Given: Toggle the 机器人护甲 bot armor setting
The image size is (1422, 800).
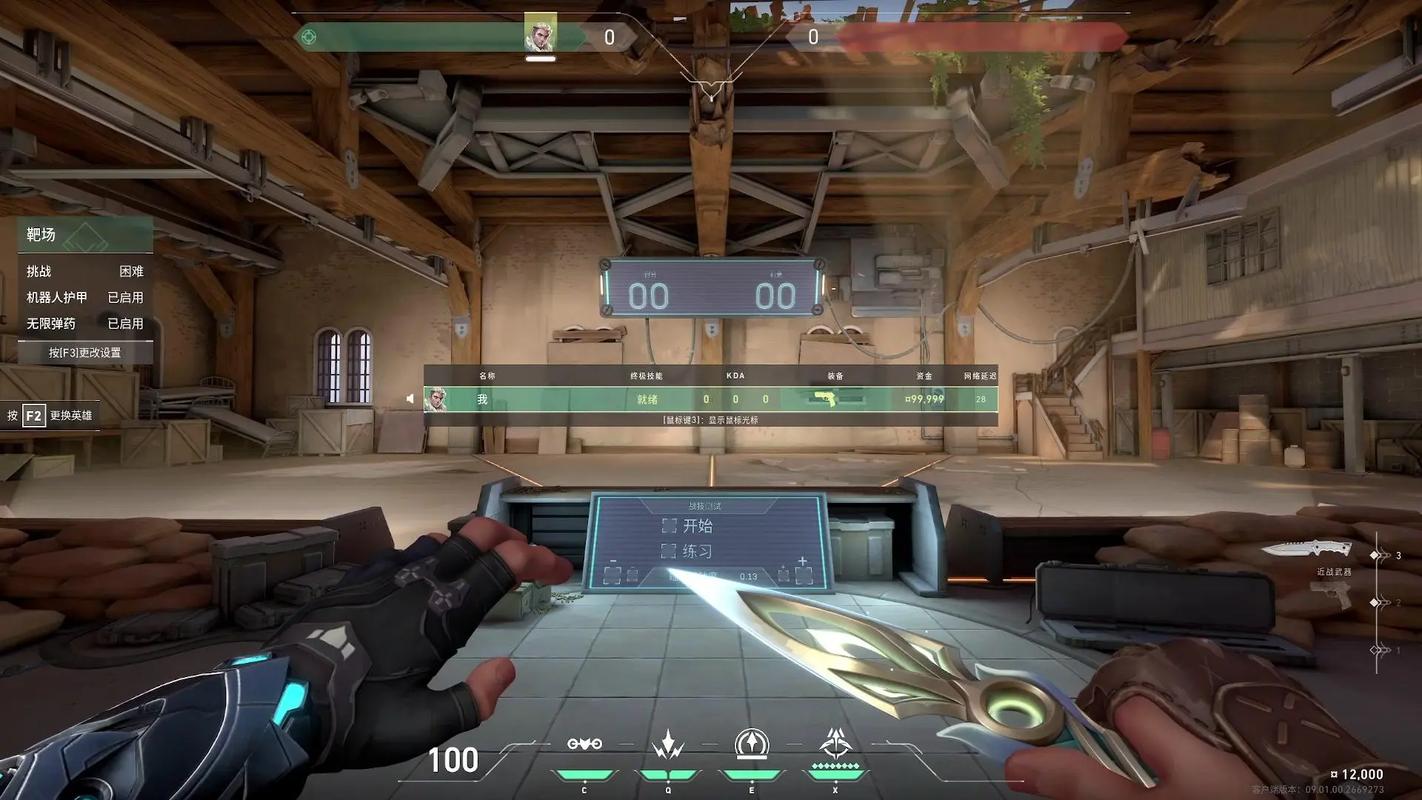Looking at the screenshot, I should point(85,297).
